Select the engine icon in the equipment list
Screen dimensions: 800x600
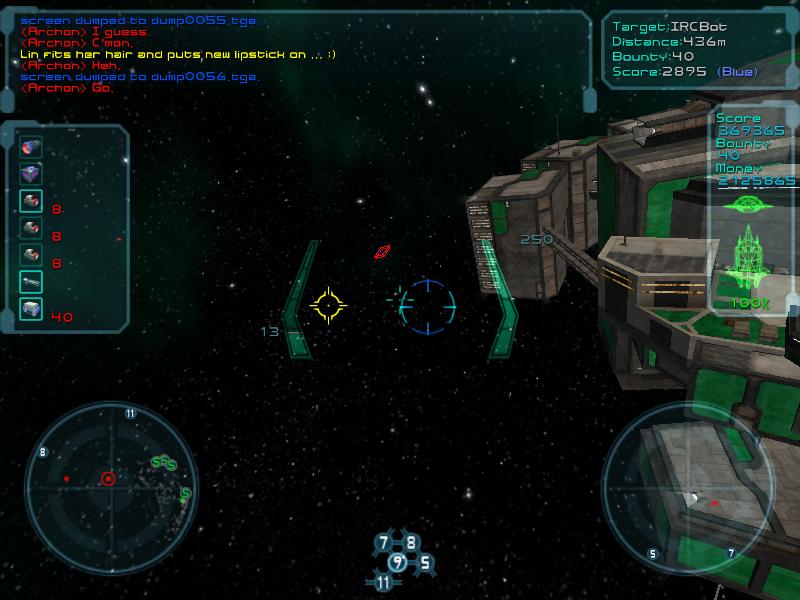pos(31,147)
